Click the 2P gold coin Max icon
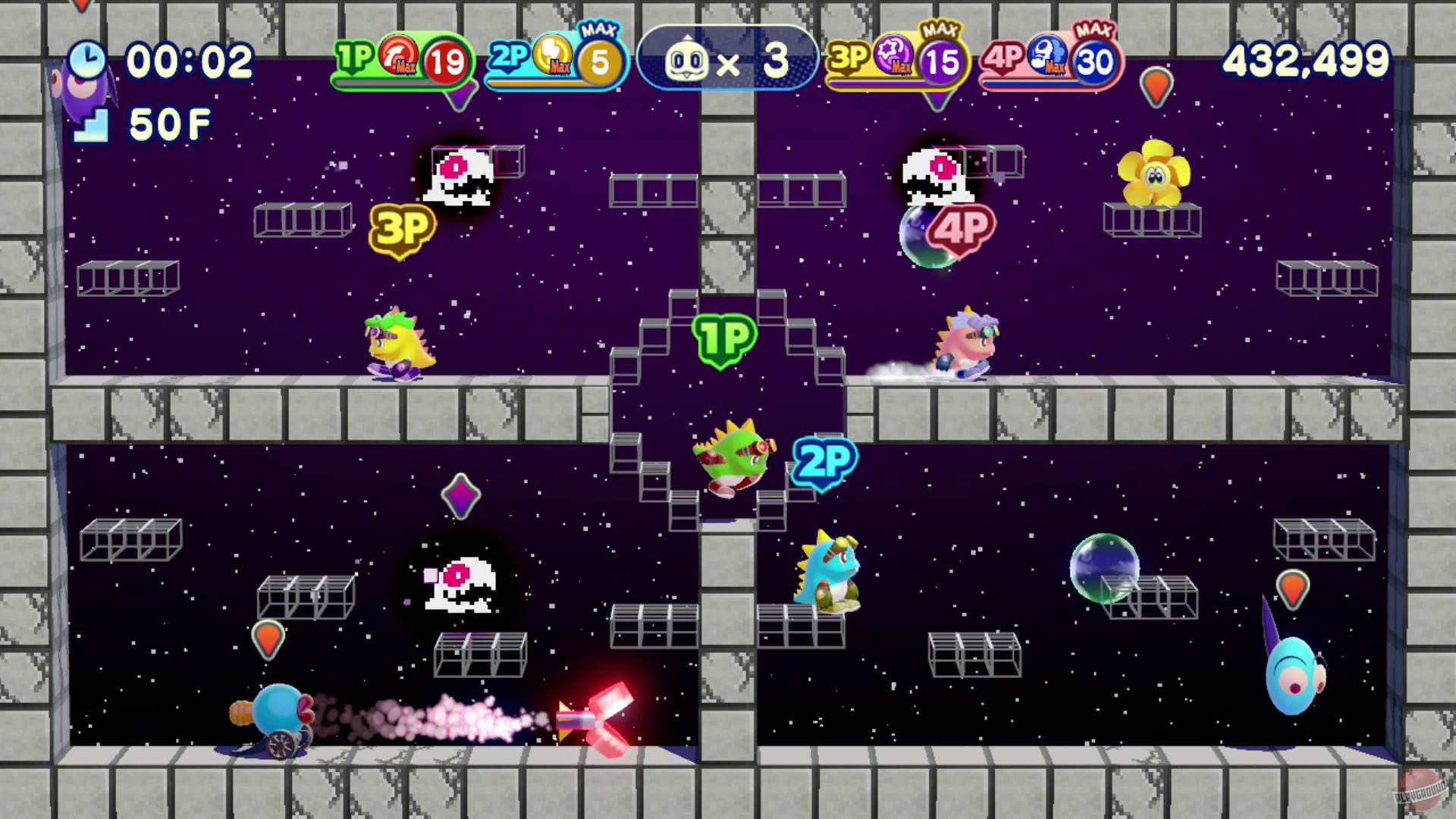Viewport: 1456px width, 819px height. click(553, 57)
